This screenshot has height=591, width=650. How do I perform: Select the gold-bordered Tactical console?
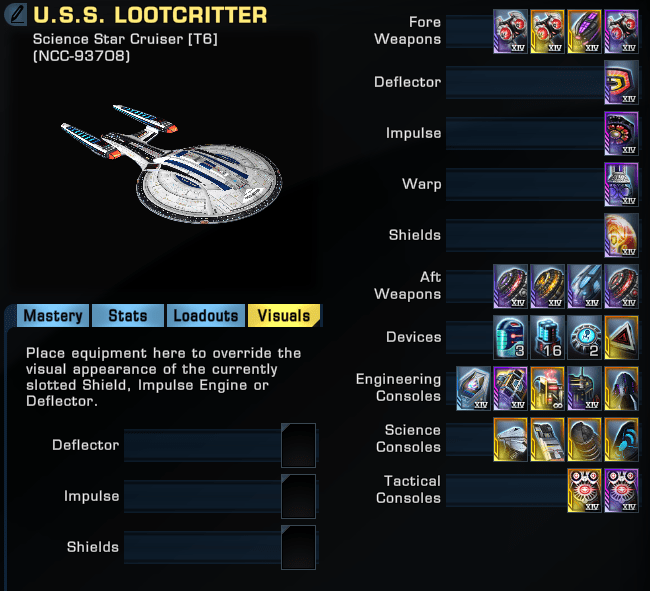point(584,490)
